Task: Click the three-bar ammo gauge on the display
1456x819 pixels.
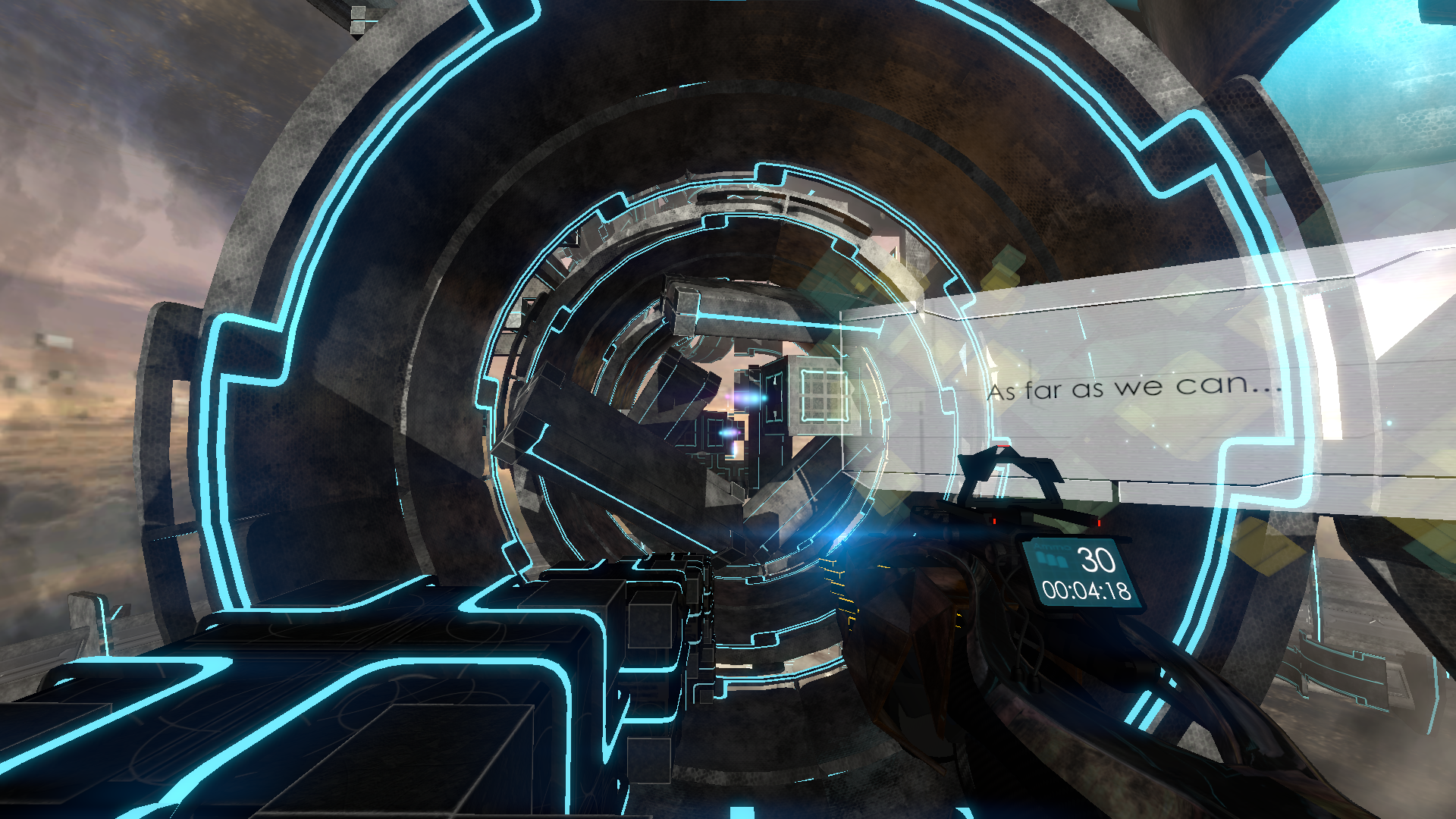Action: tap(1052, 559)
